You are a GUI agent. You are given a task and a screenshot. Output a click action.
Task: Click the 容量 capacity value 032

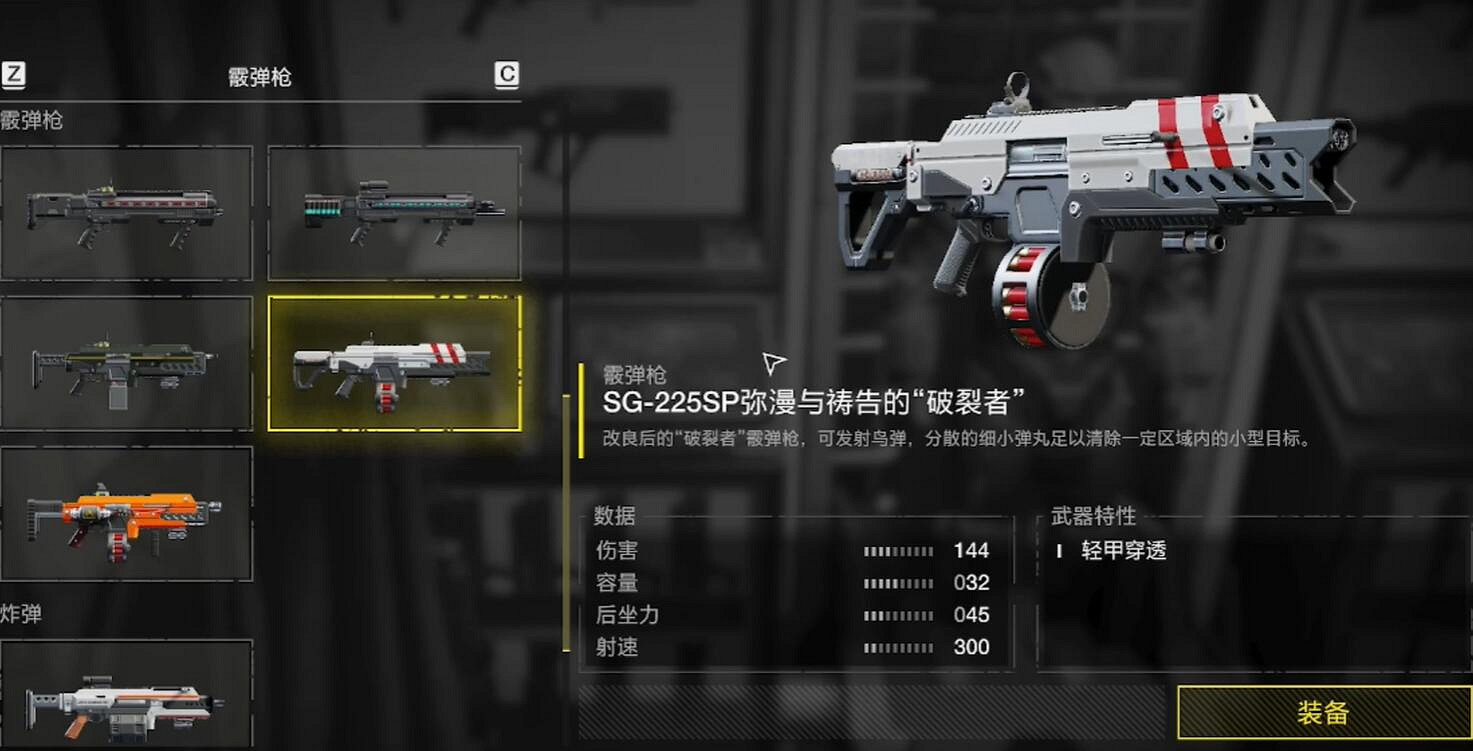973,583
